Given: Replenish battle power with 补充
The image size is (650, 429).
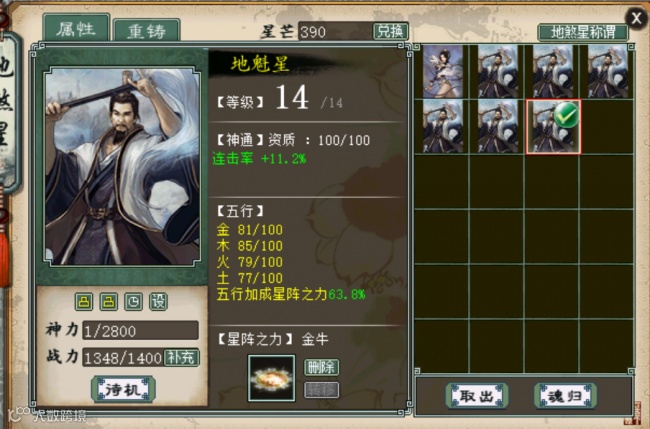Looking at the screenshot, I should click(181, 357).
